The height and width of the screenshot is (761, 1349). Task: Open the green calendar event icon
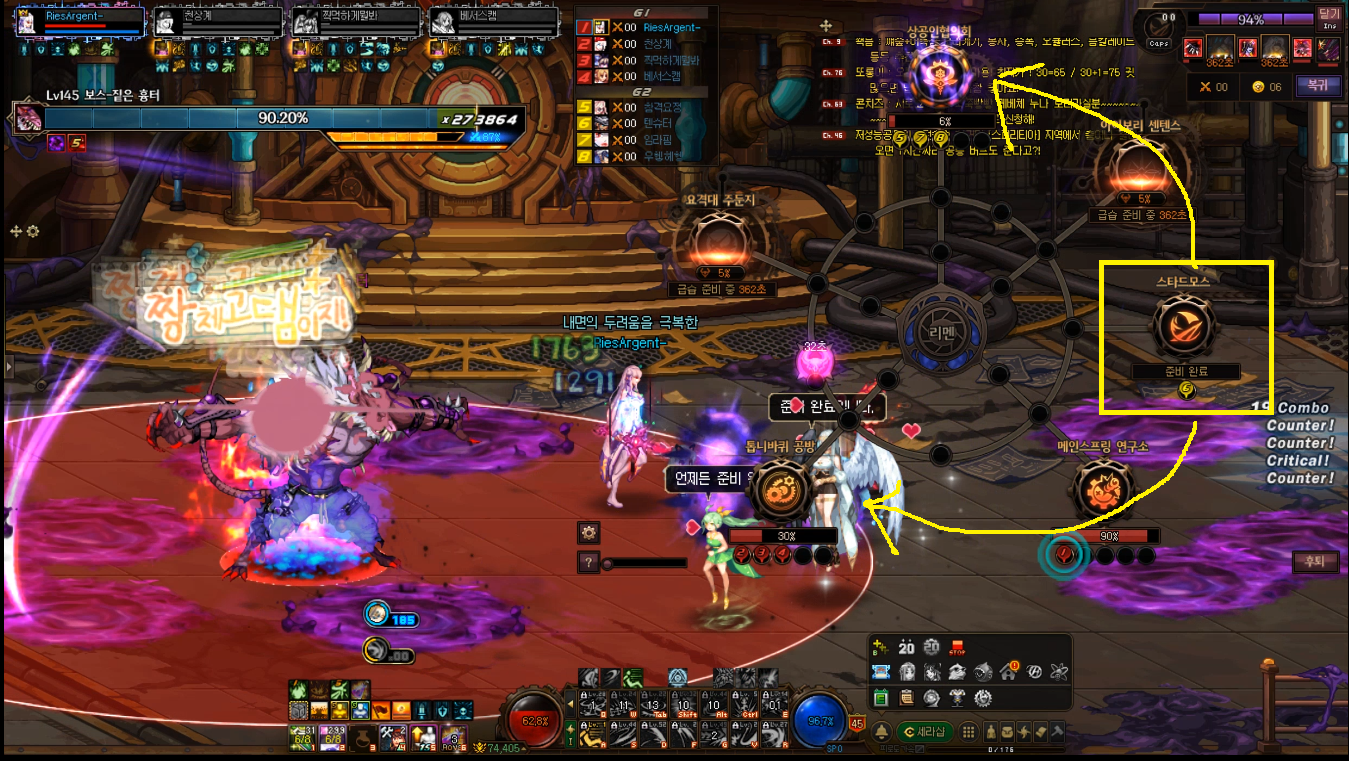tap(881, 697)
